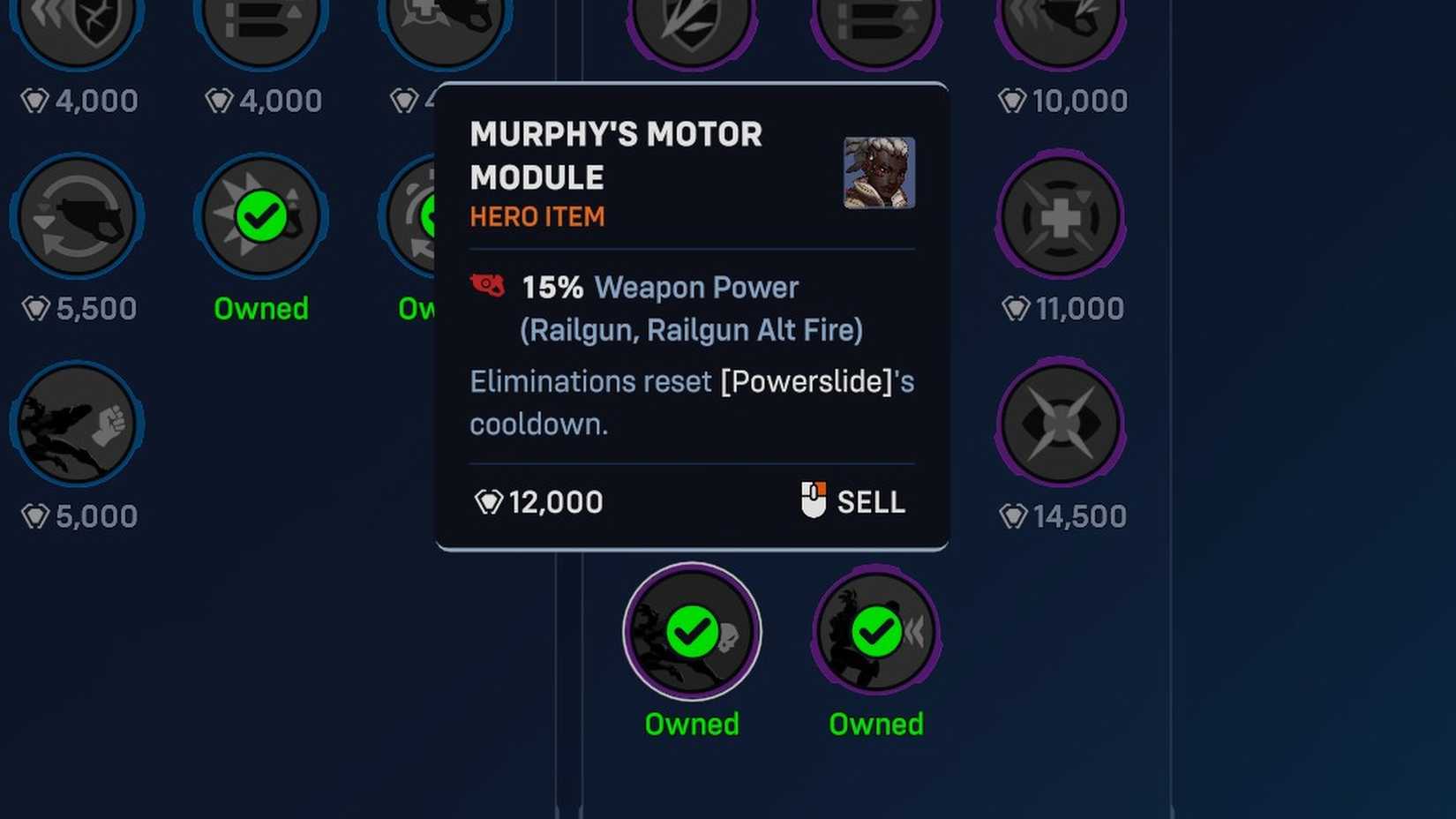
Task: Select the 11,000 credit healing cross item icon
Action: coord(1059,216)
